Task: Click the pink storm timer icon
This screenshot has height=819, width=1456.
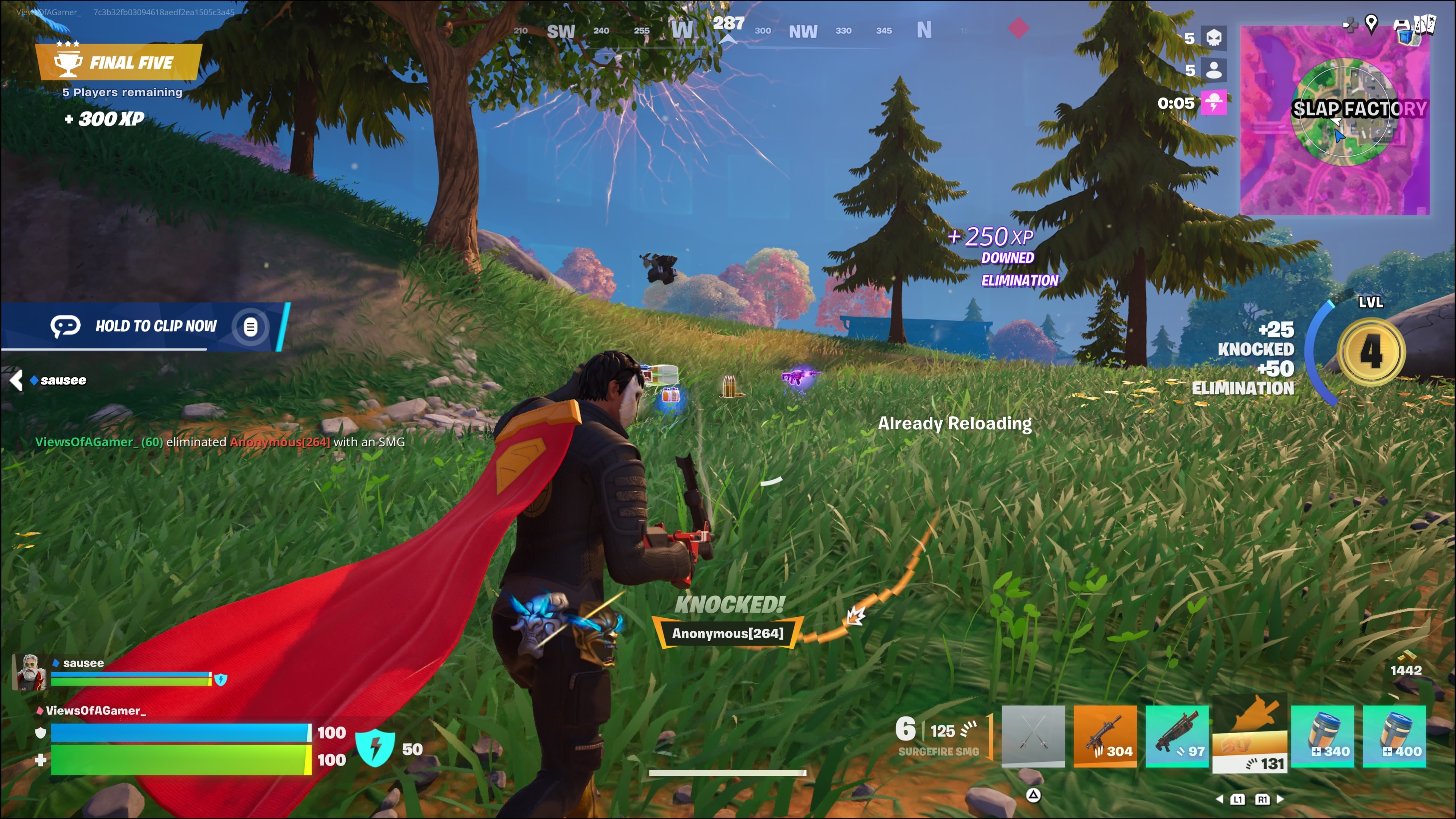Action: pos(1213,103)
